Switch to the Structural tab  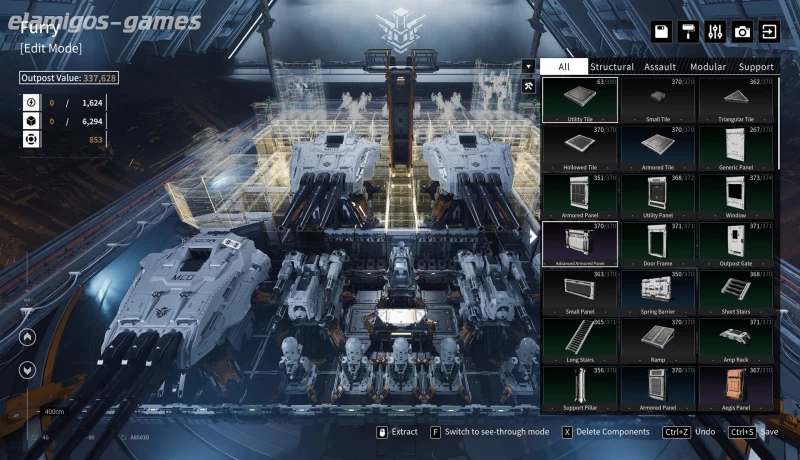click(x=611, y=67)
